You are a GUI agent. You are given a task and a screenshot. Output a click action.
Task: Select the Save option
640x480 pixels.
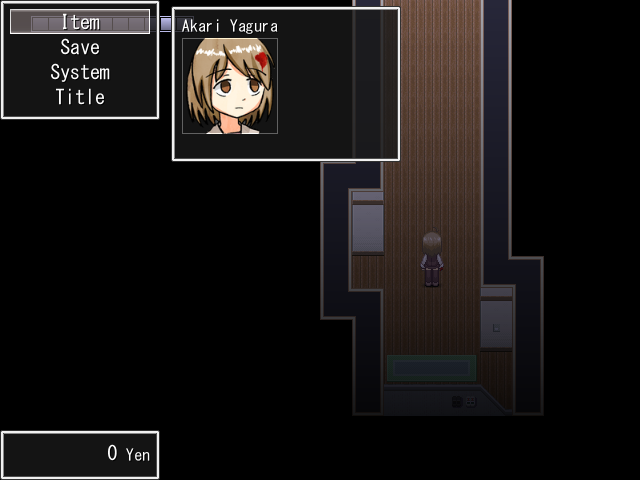coord(80,47)
